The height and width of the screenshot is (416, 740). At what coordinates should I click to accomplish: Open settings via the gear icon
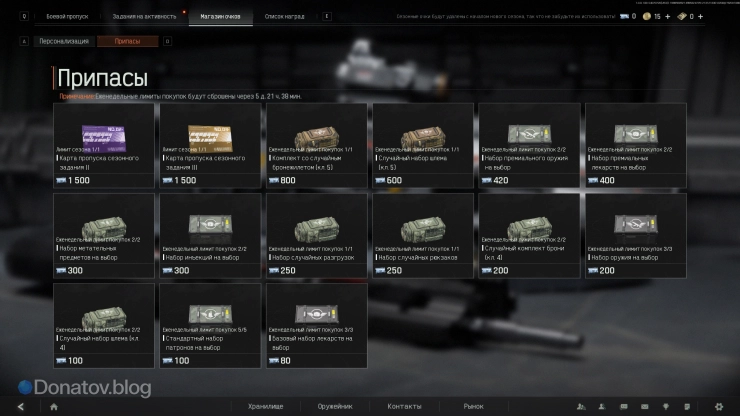click(x=718, y=406)
